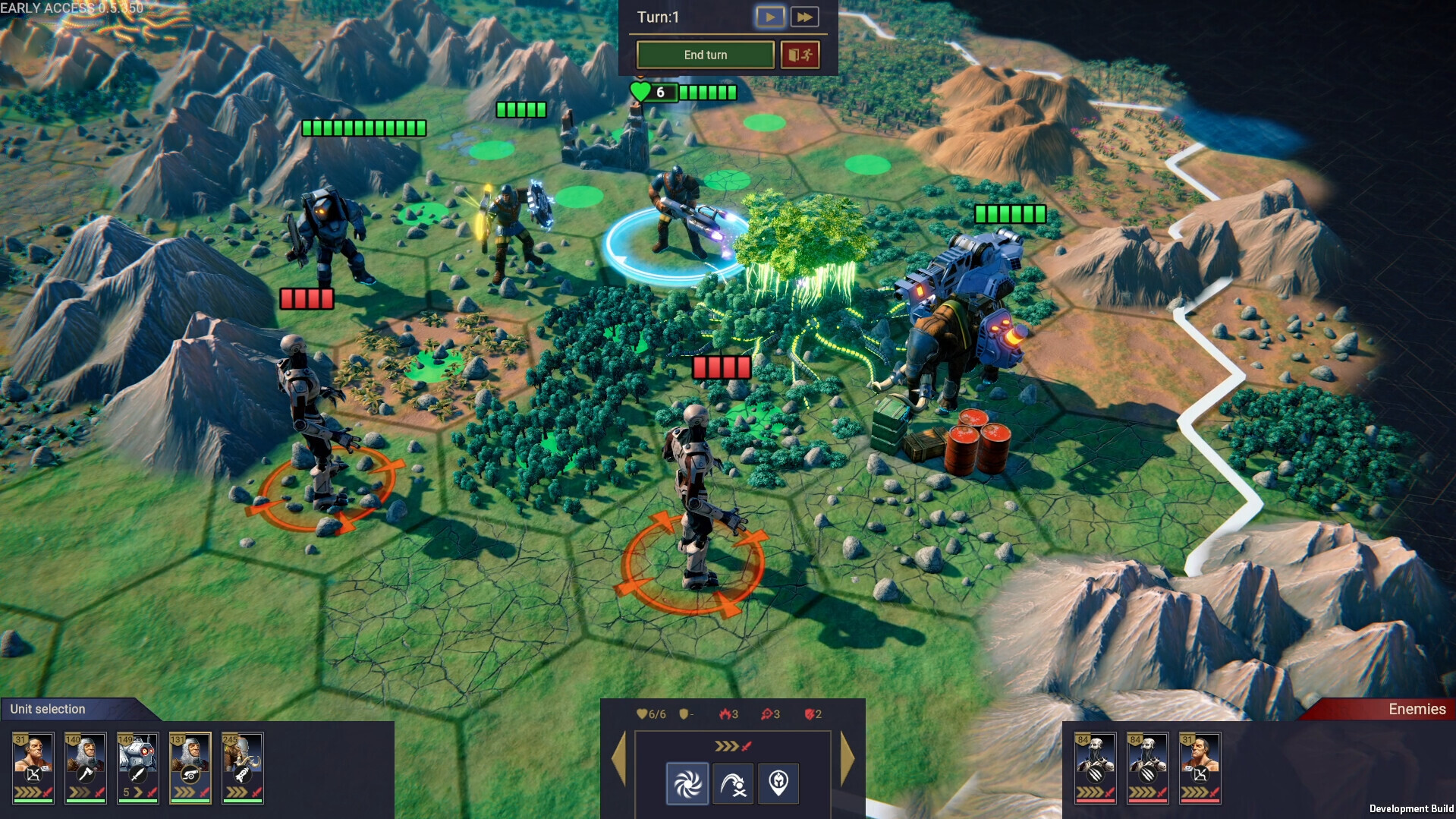Screen dimensions: 1456x819
Task: Choose the level 149 robot unit card
Action: (x=137, y=767)
